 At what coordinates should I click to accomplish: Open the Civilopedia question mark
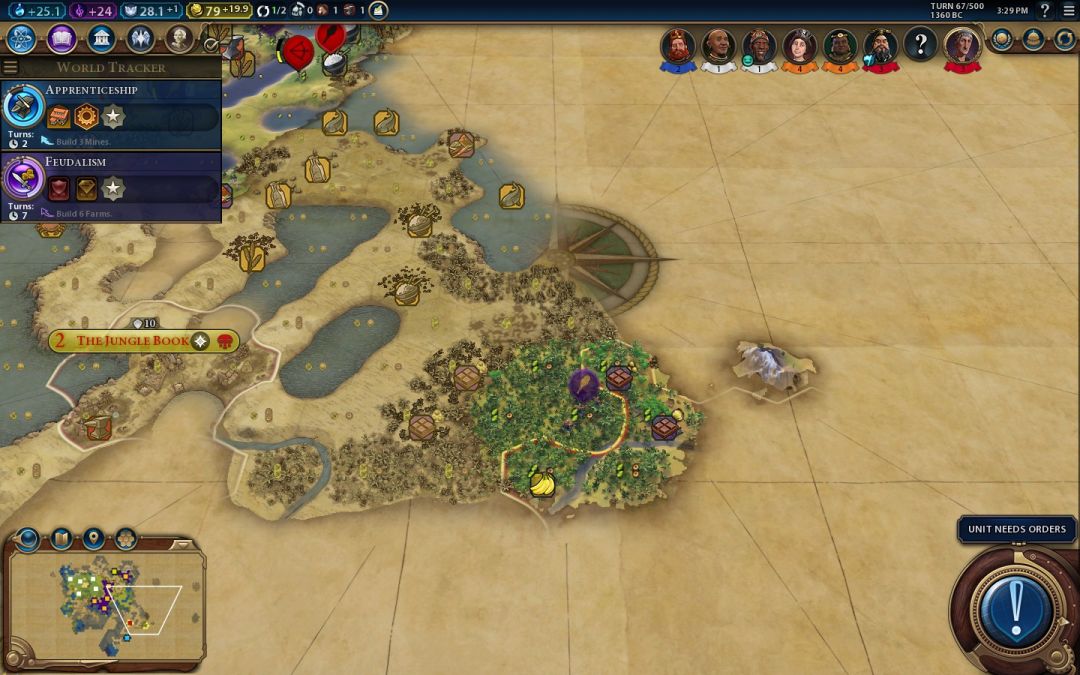[1045, 11]
